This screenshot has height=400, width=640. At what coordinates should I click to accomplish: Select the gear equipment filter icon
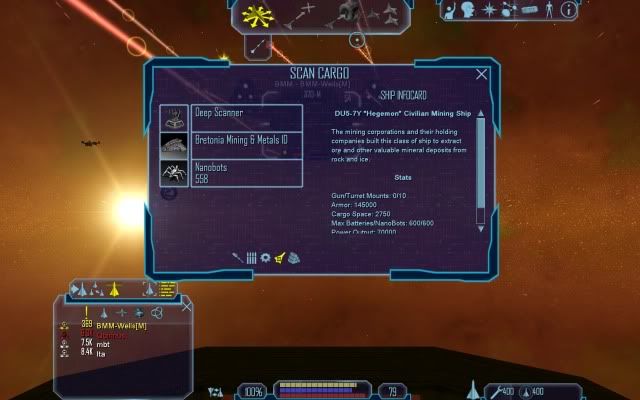coord(266,258)
